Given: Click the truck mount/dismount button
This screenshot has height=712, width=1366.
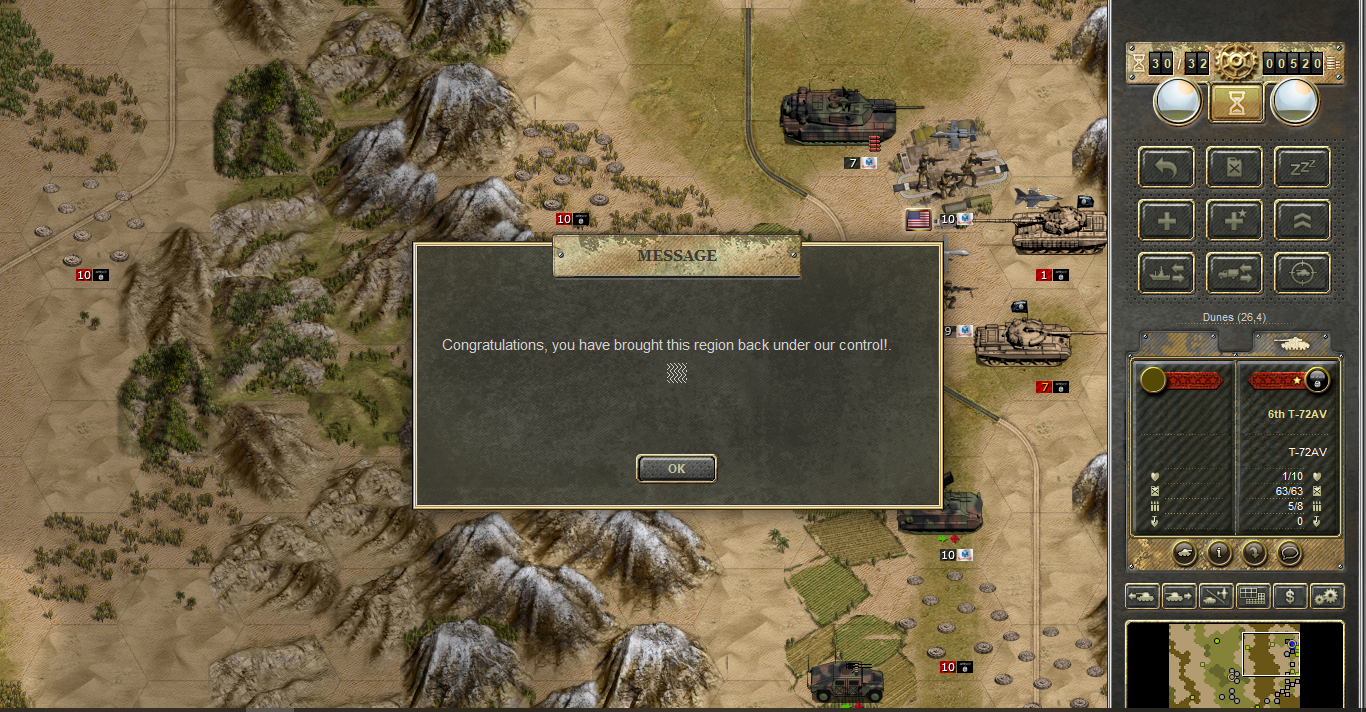Looking at the screenshot, I should [1234, 273].
